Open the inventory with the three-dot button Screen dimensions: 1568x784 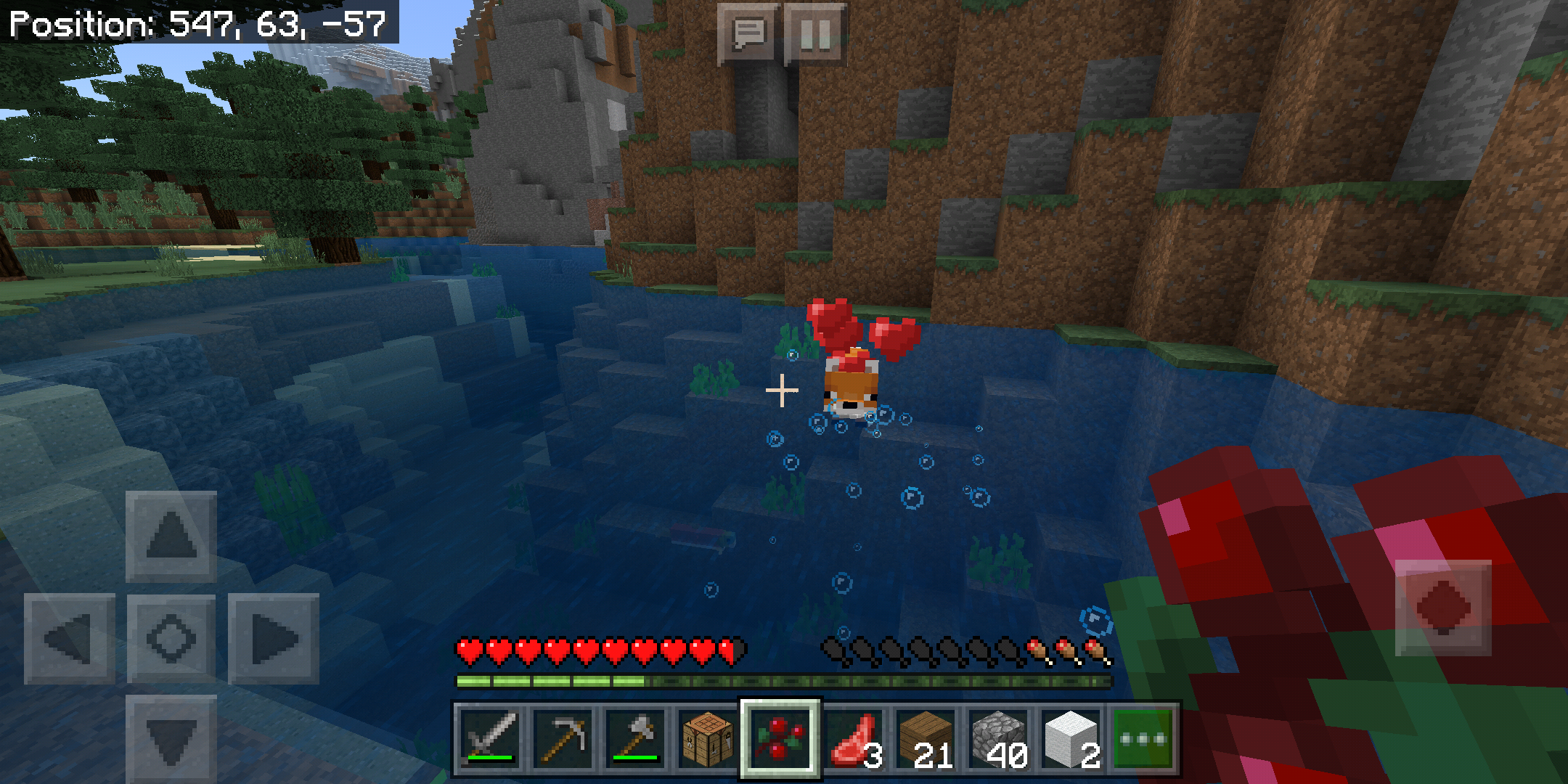(1143, 739)
